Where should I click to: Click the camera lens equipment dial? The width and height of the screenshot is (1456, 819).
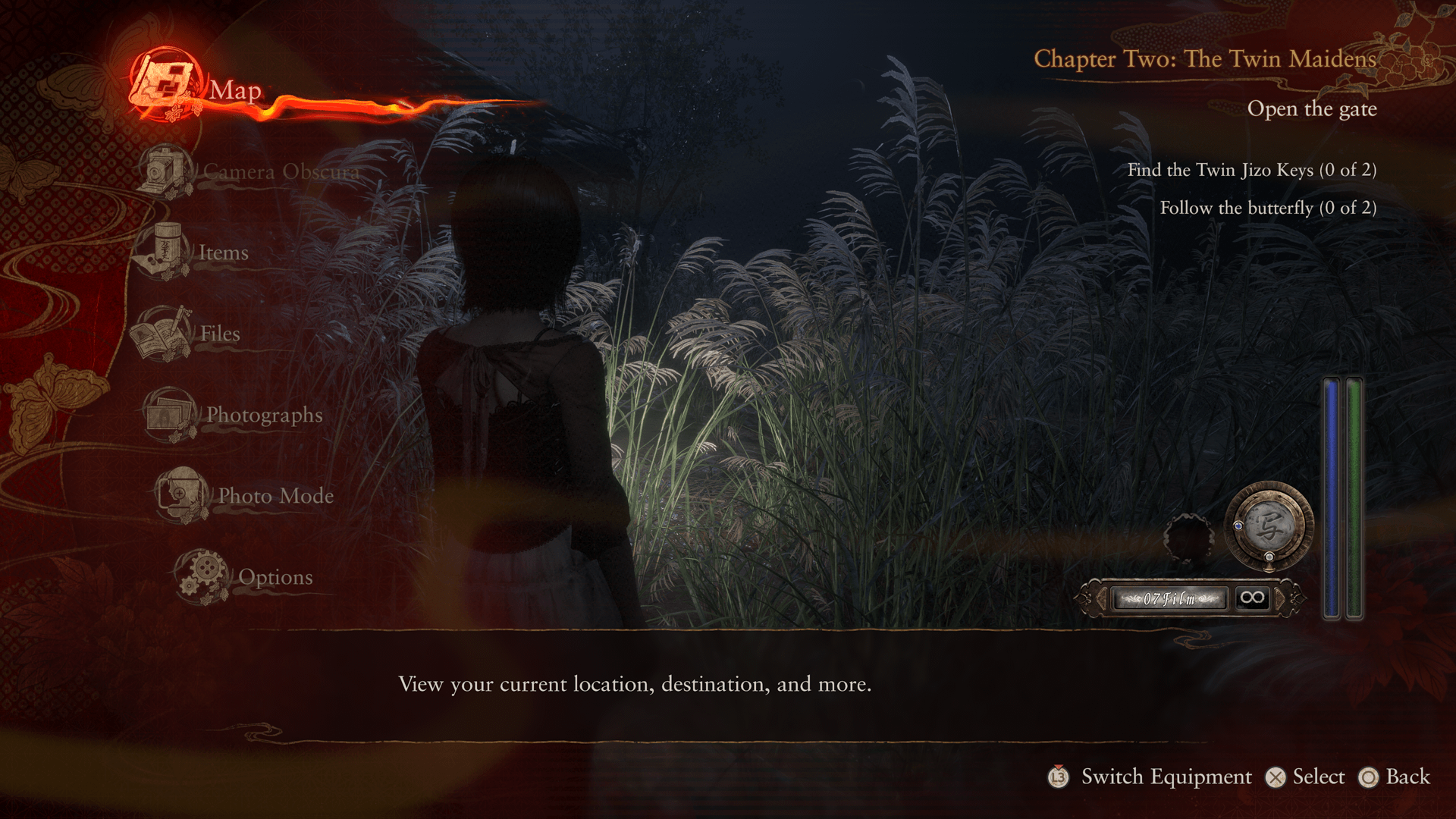[x=1269, y=526]
